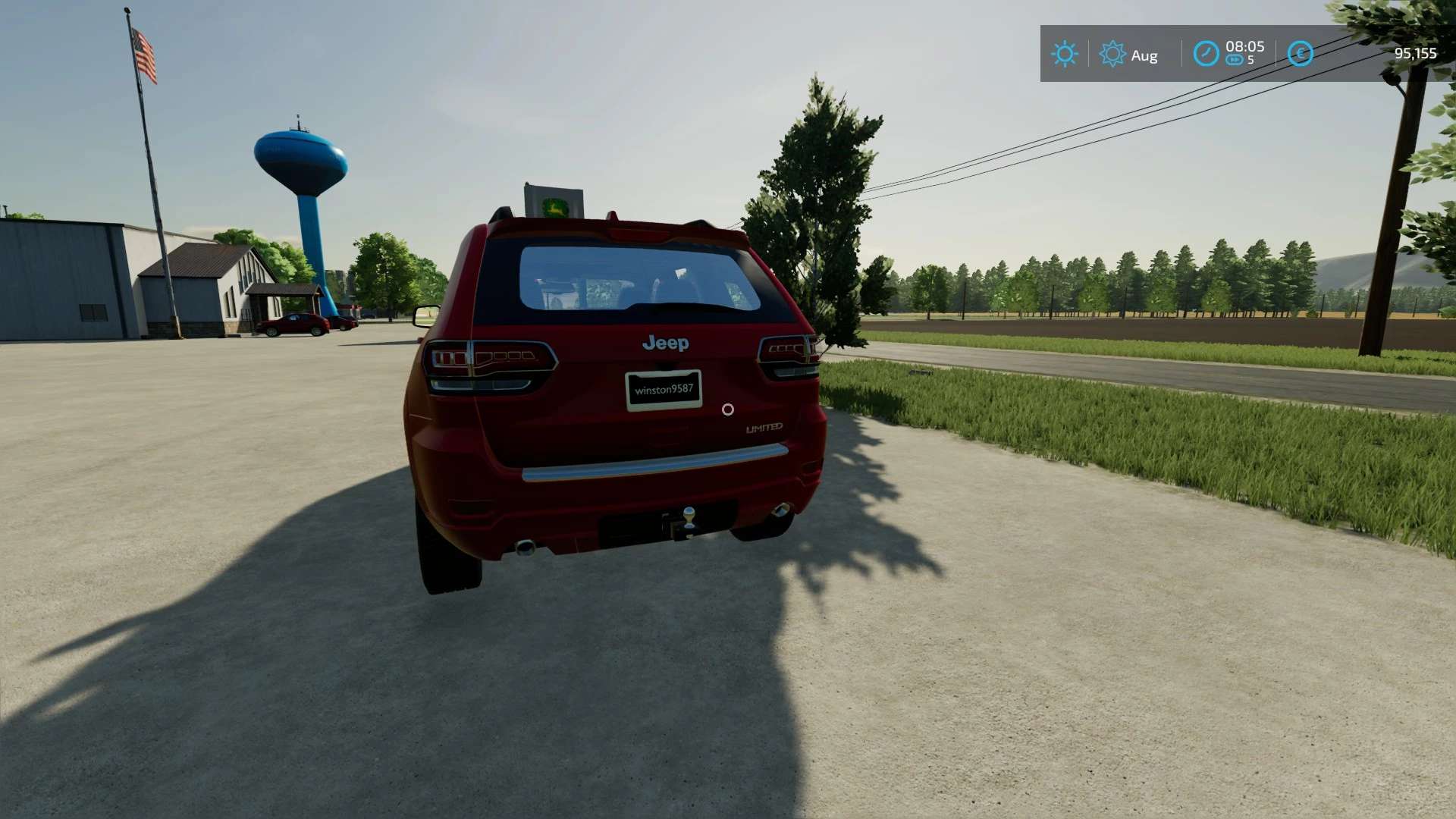Click the game clock icon

click(x=1206, y=53)
